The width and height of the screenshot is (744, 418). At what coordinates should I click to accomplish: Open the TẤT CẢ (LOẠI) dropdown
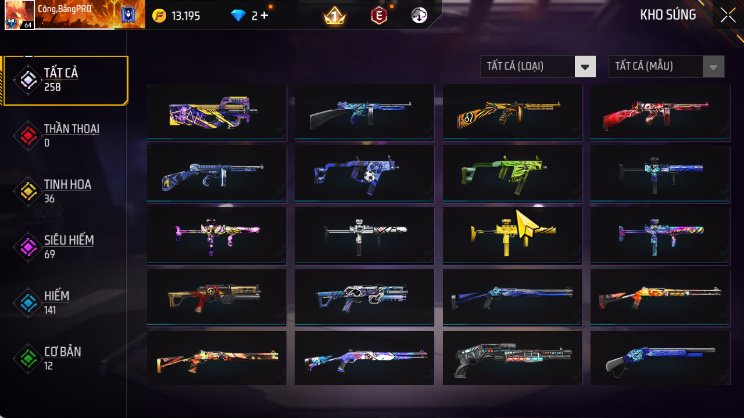tap(585, 67)
